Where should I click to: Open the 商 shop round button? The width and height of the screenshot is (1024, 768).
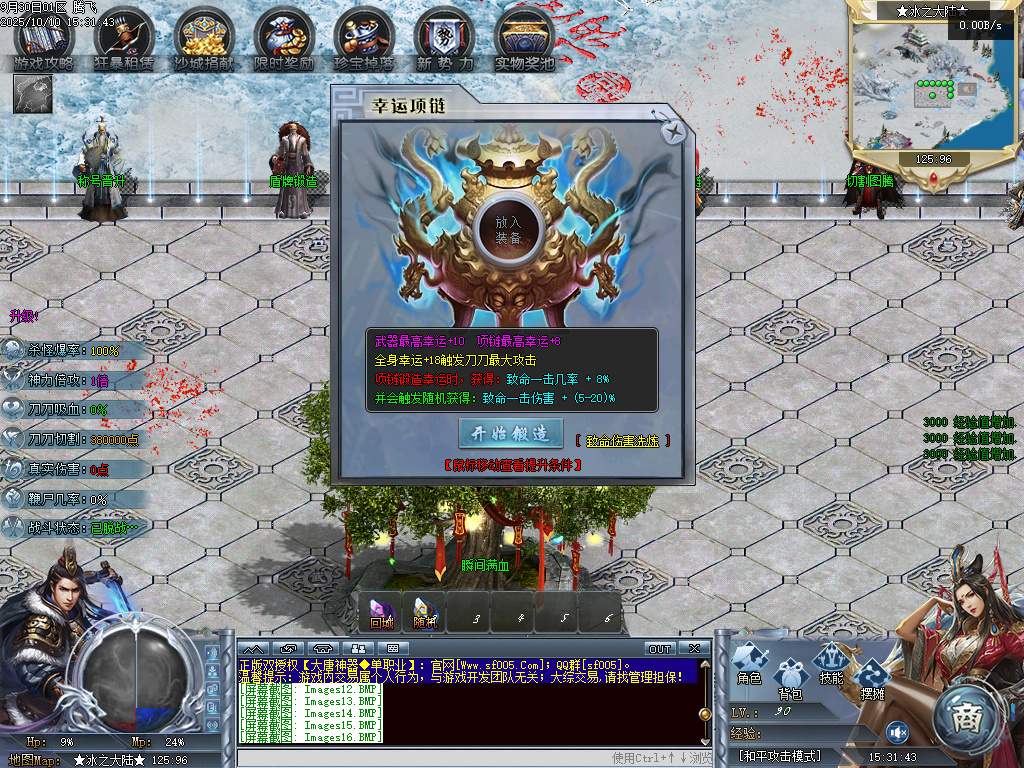pos(967,718)
